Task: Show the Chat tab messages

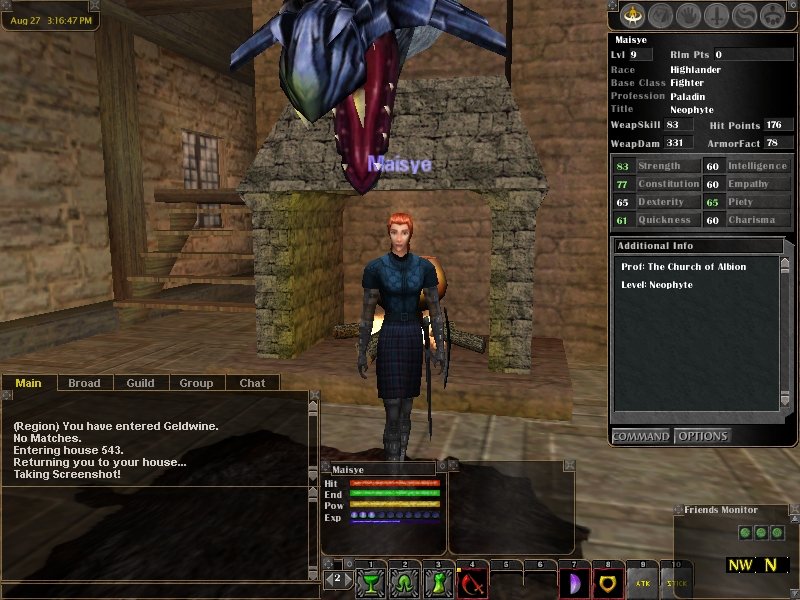Action: (252, 383)
